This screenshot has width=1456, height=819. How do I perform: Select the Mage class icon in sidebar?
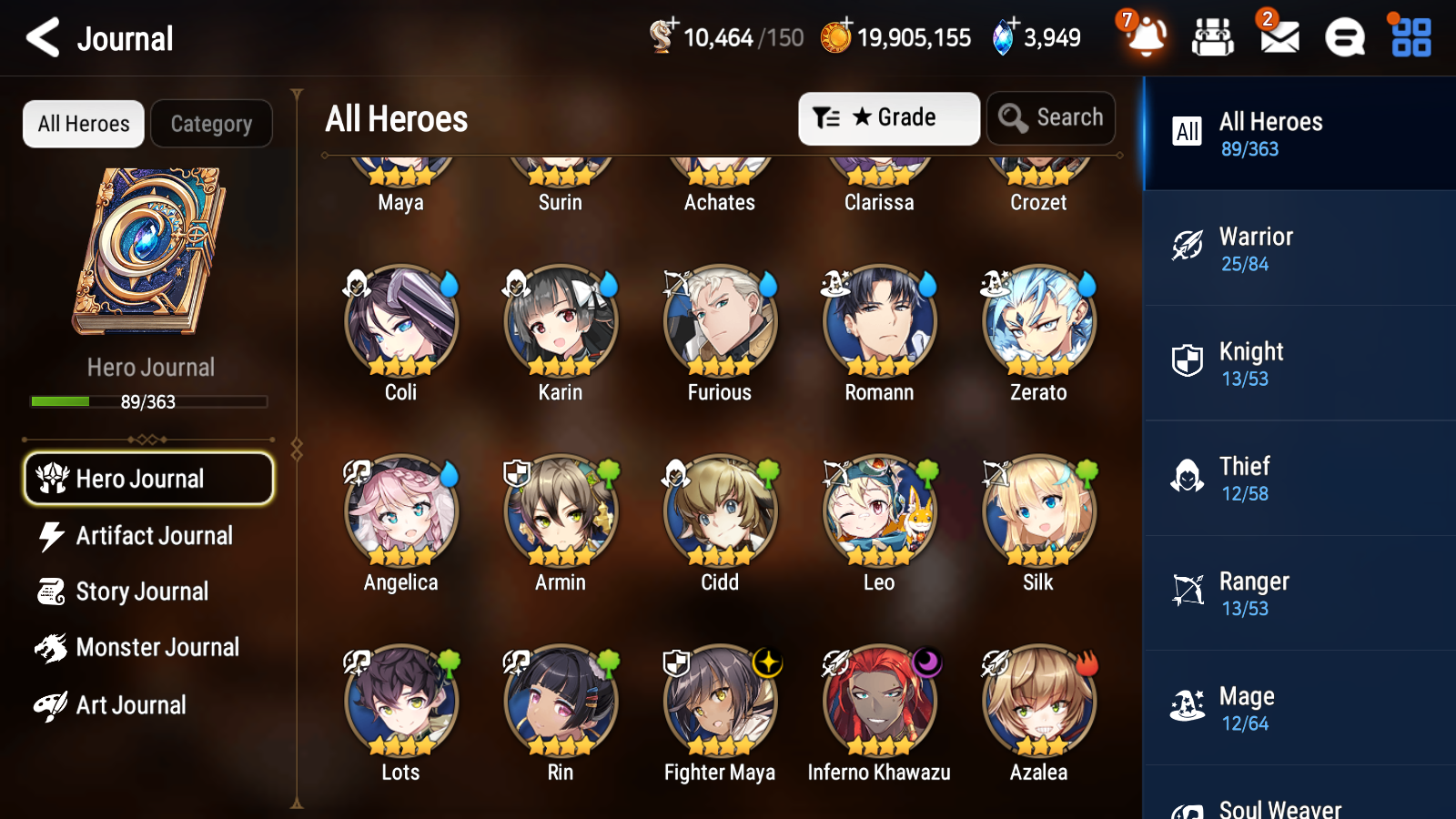pos(1187,705)
